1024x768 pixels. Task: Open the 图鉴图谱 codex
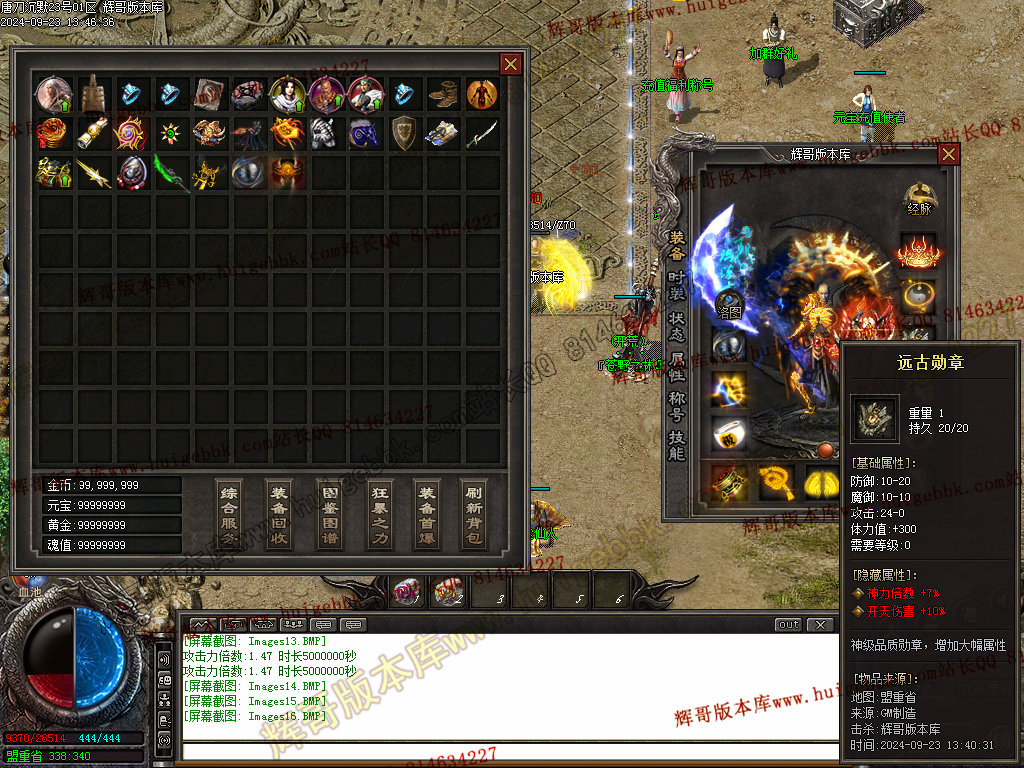[328, 514]
